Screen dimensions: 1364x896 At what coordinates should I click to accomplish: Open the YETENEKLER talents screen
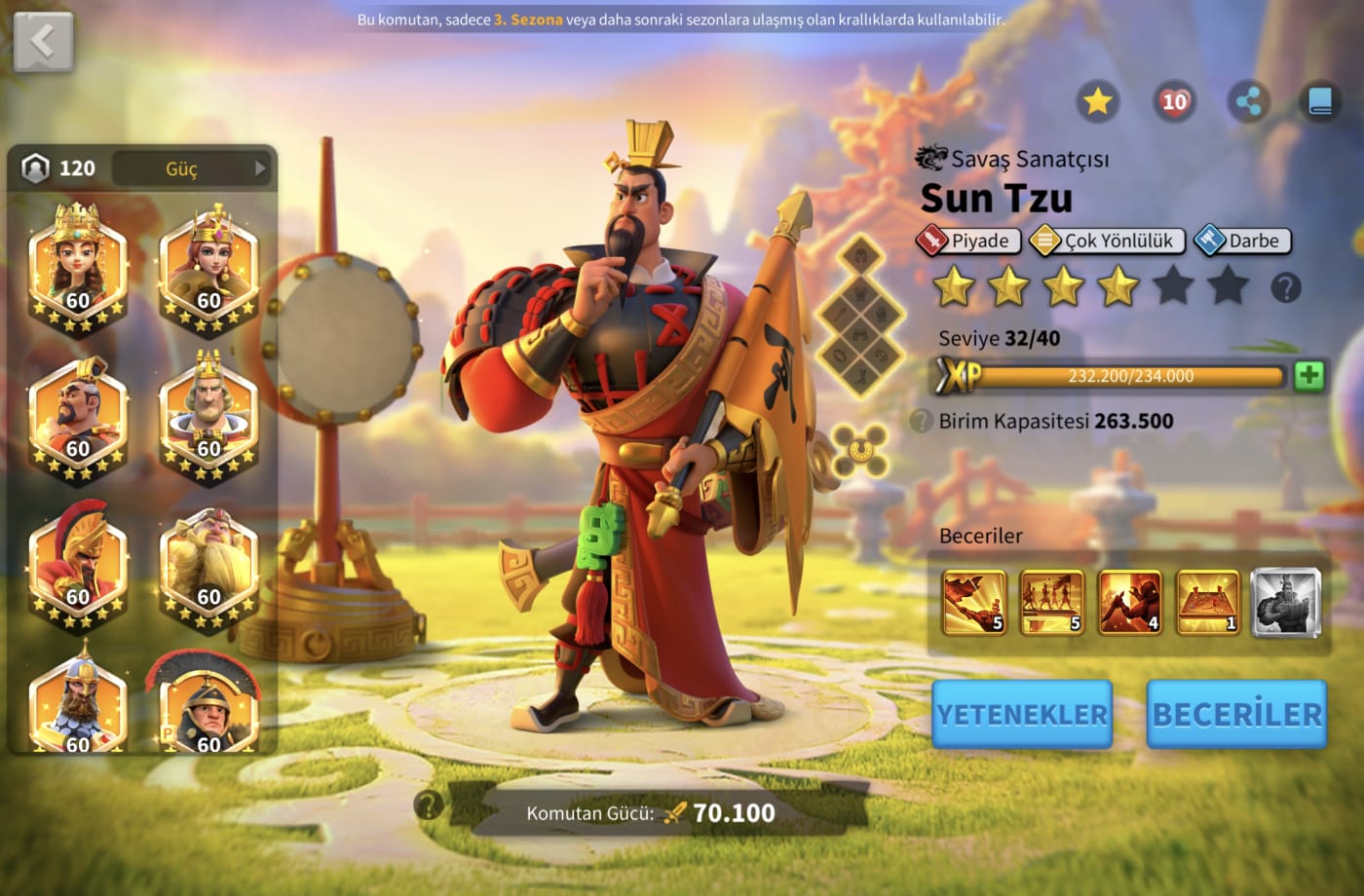click(1021, 714)
